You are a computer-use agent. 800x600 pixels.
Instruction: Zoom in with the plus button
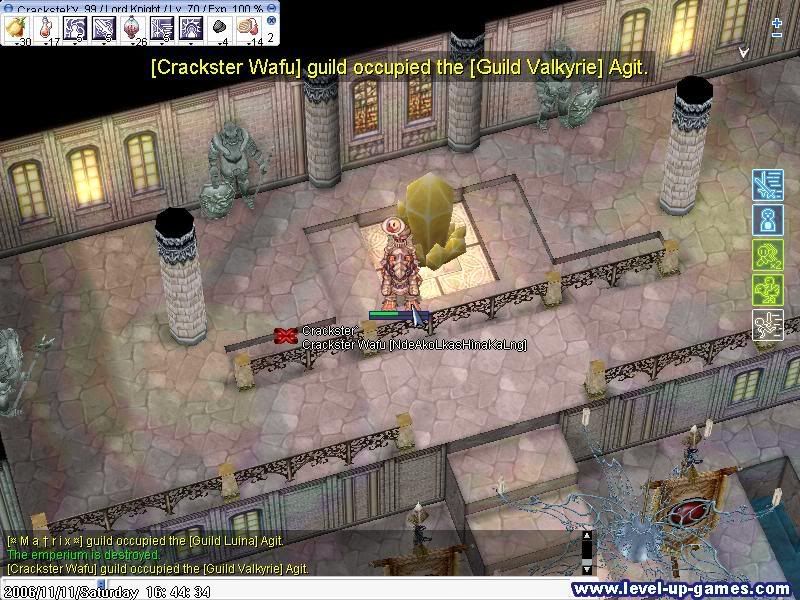click(x=777, y=22)
